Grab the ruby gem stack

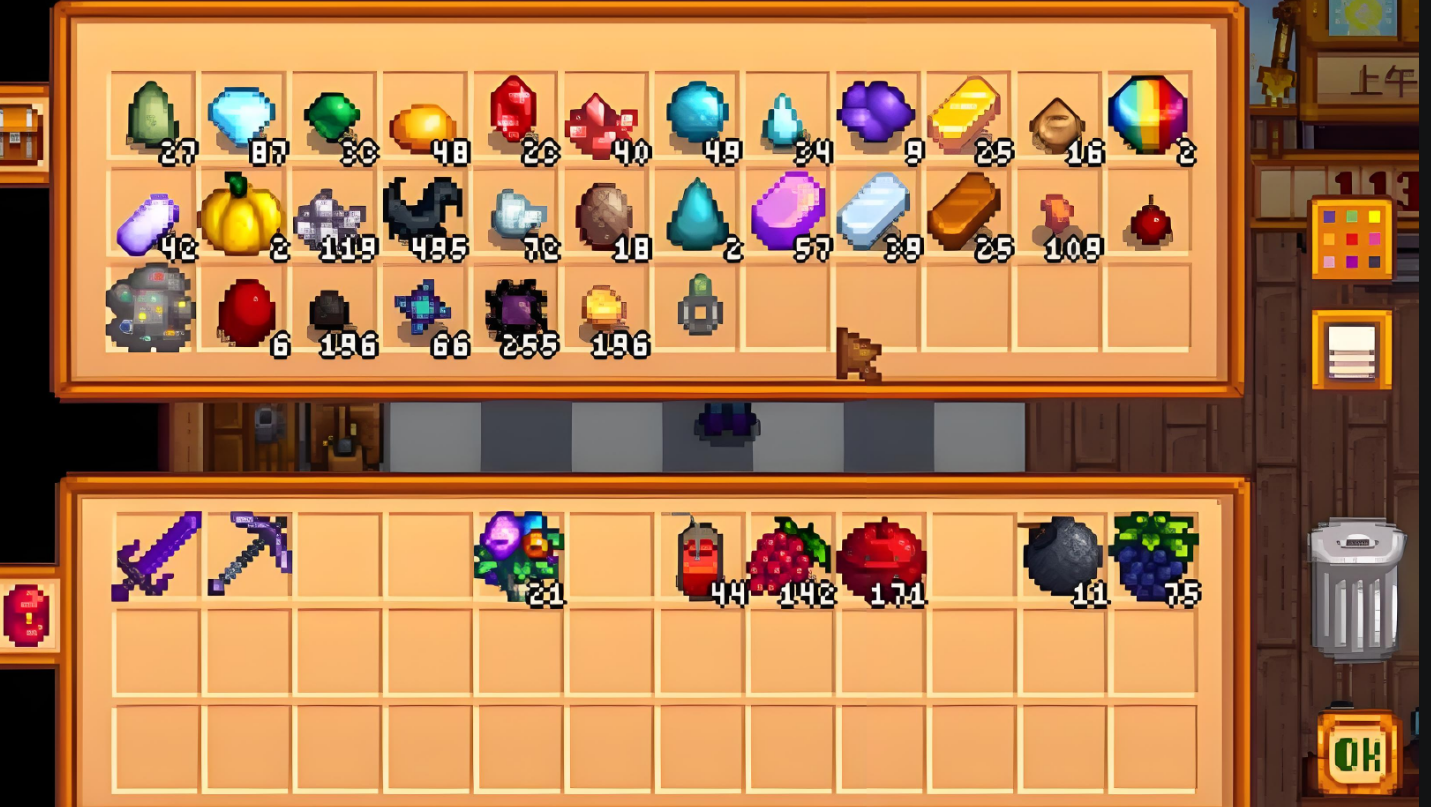point(513,110)
